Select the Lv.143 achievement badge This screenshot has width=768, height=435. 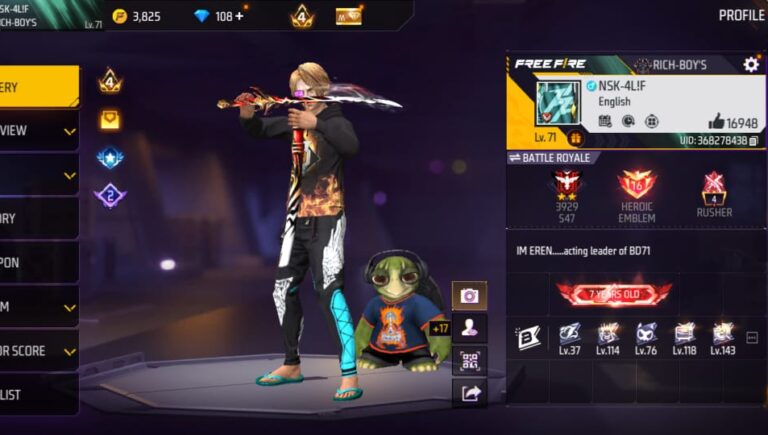click(722, 337)
